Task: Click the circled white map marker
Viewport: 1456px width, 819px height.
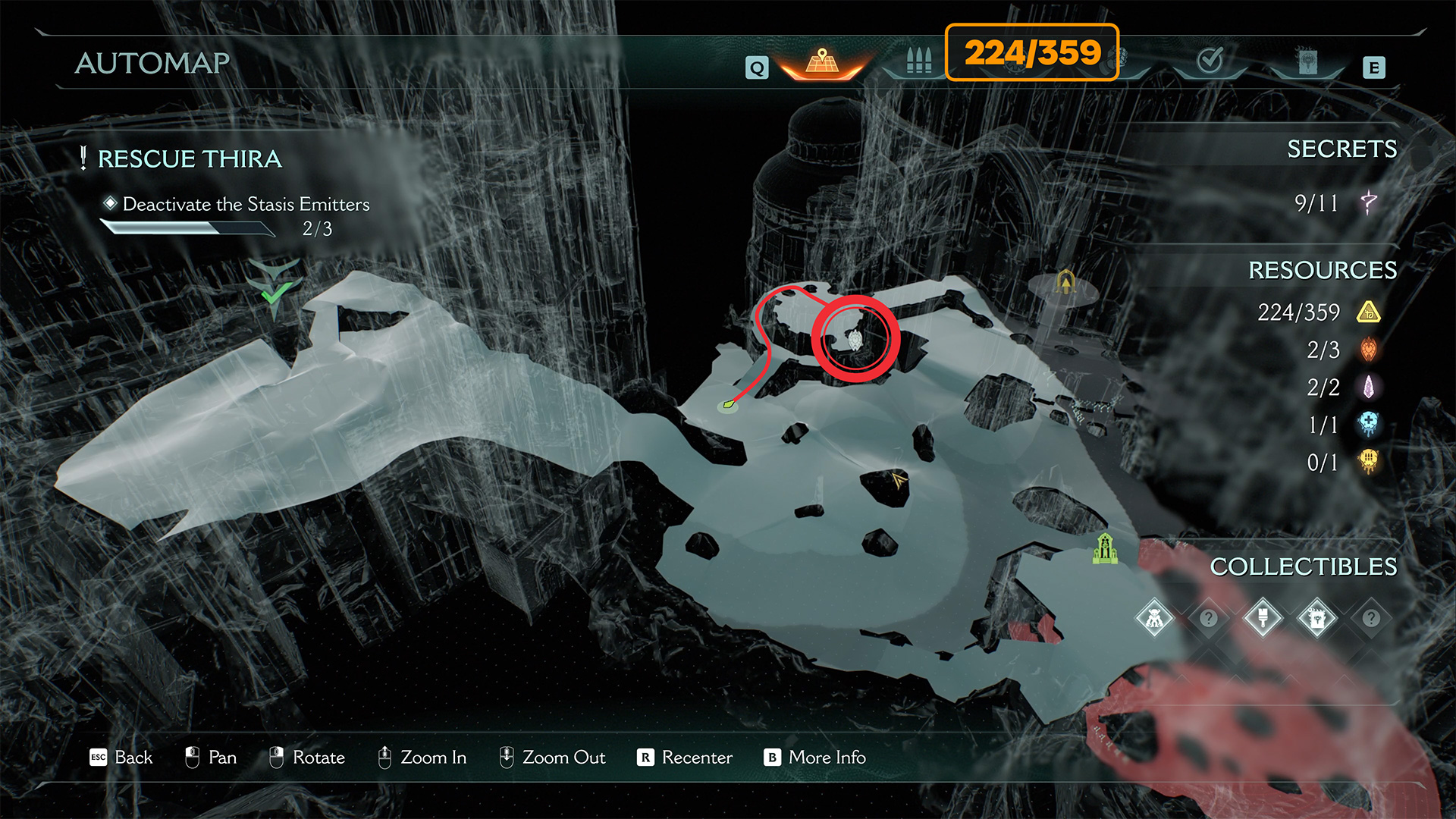Action: [855, 340]
